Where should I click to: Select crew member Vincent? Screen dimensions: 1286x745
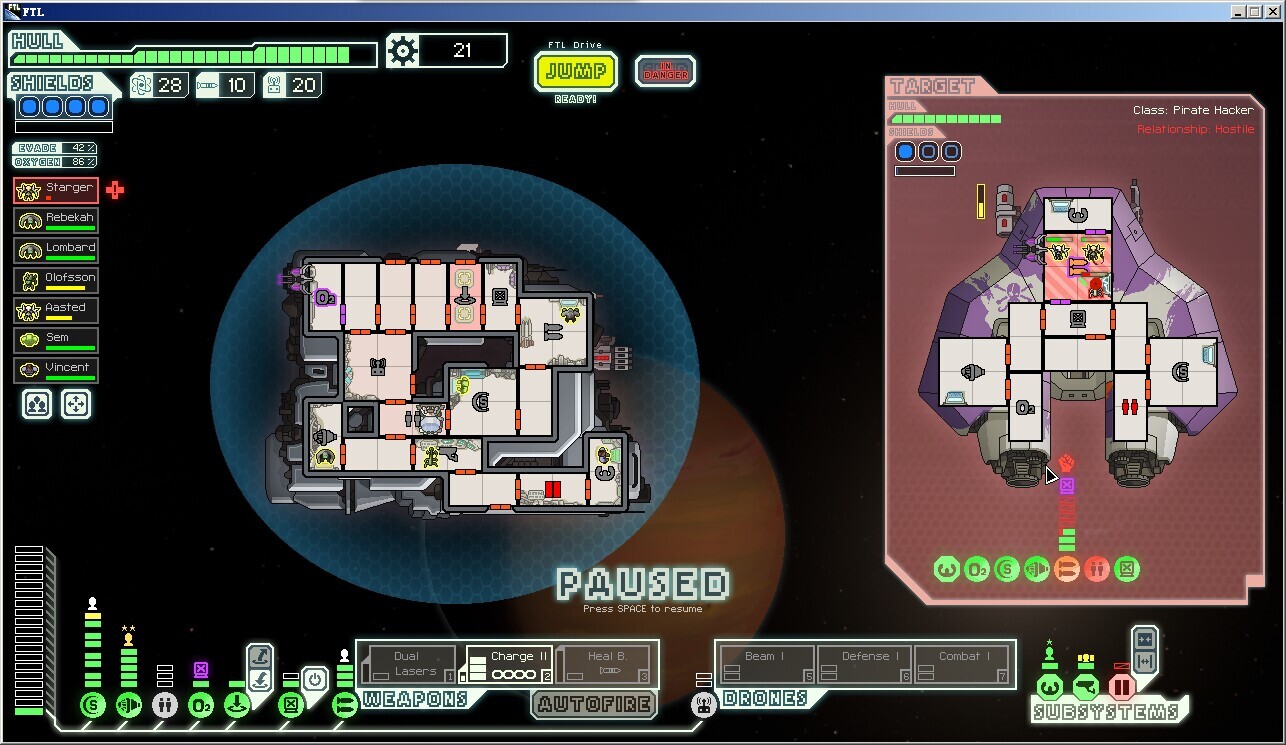click(56, 370)
